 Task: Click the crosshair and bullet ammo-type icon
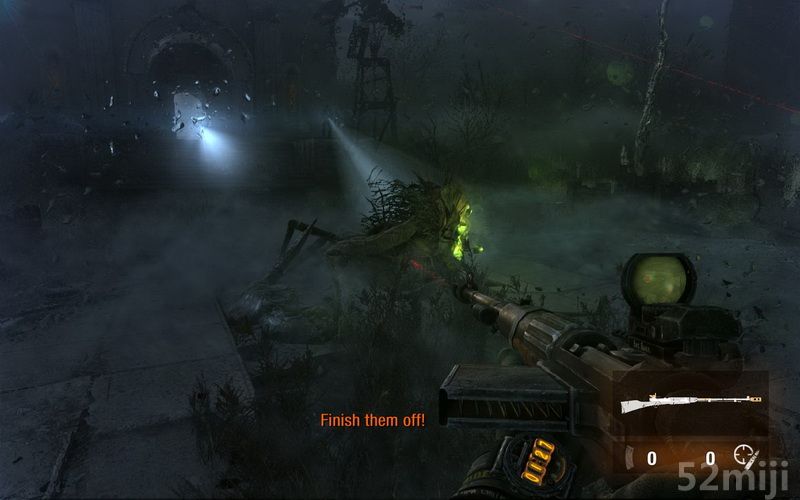point(746,457)
